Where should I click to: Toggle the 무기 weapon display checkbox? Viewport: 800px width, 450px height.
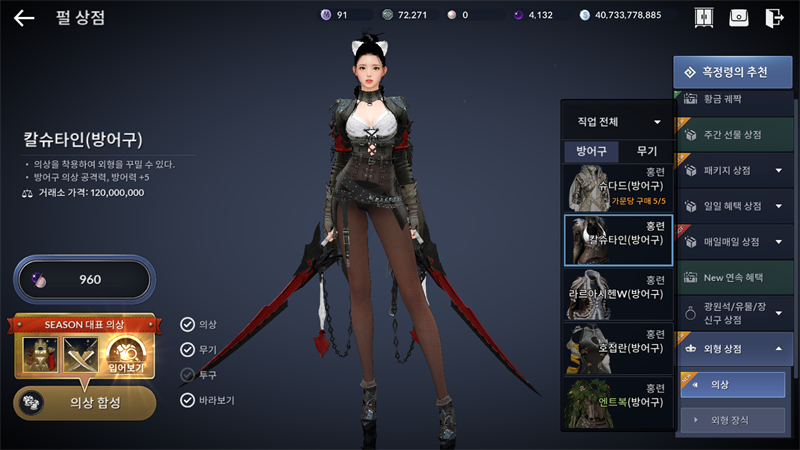coord(187,349)
